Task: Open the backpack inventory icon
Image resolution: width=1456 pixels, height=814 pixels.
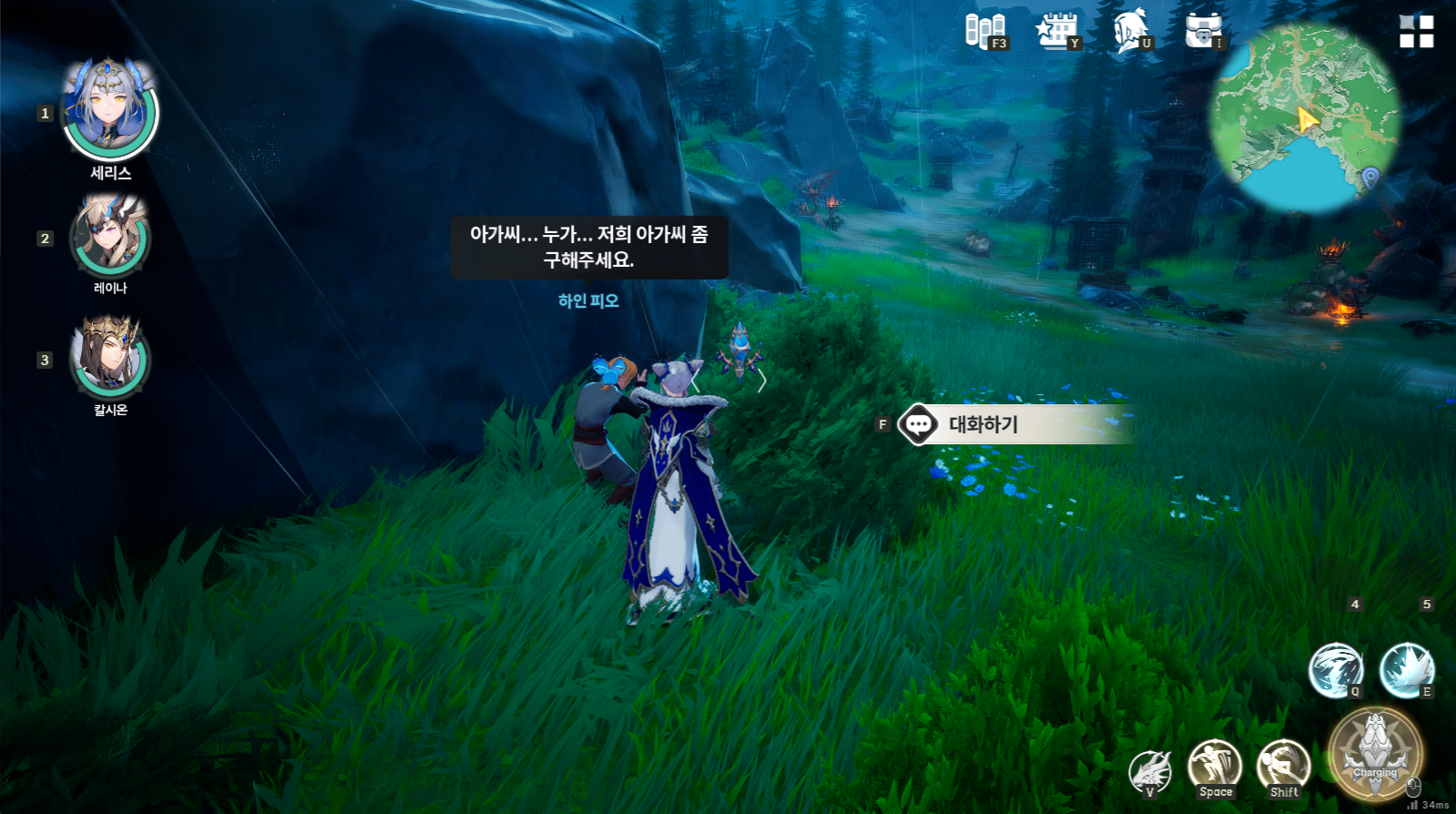Action: pyautogui.click(x=1203, y=30)
